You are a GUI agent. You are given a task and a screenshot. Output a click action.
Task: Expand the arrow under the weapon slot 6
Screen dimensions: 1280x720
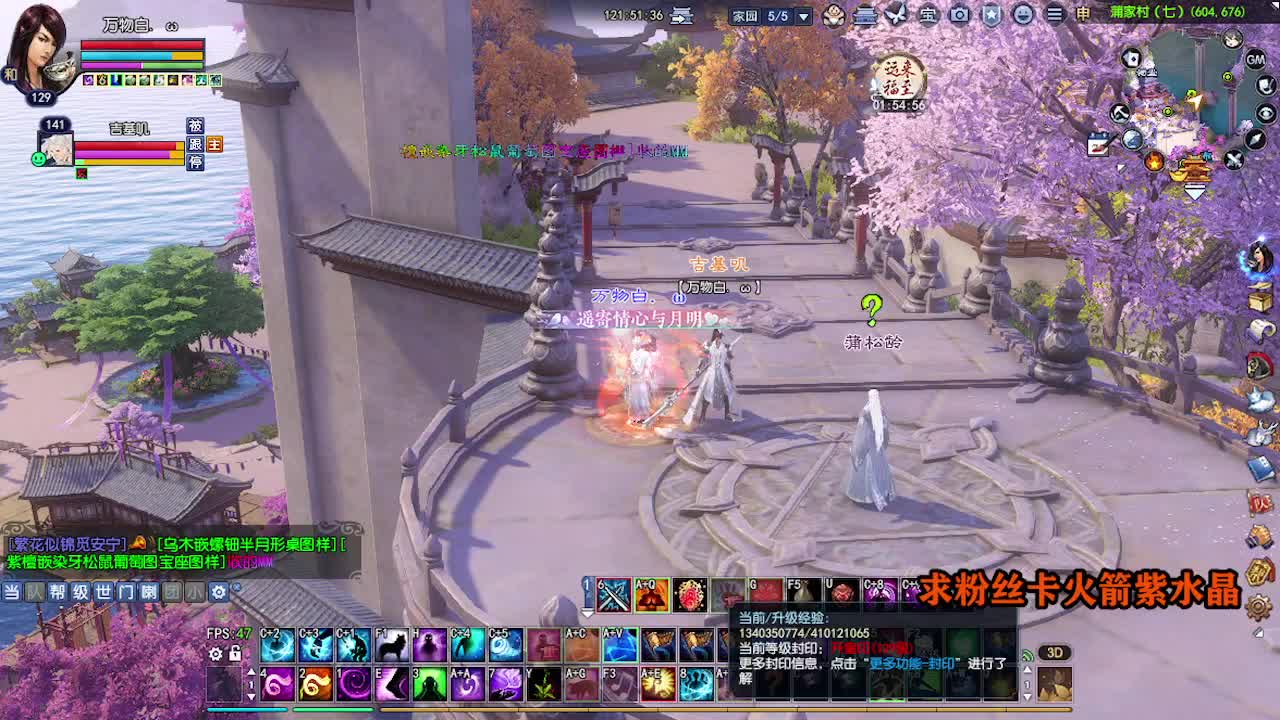[x=587, y=611]
